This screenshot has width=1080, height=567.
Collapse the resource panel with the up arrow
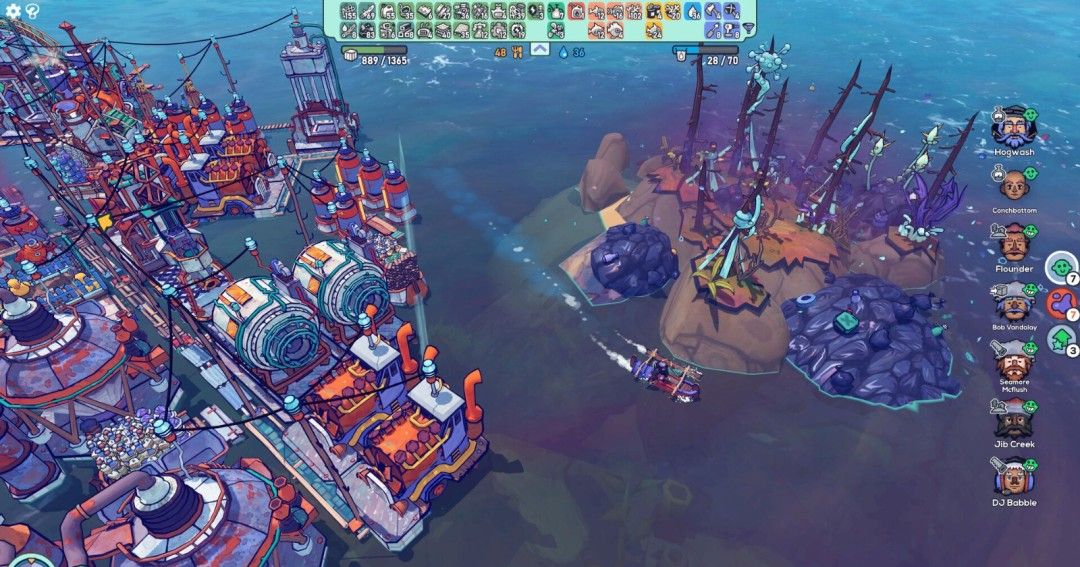pyautogui.click(x=539, y=49)
